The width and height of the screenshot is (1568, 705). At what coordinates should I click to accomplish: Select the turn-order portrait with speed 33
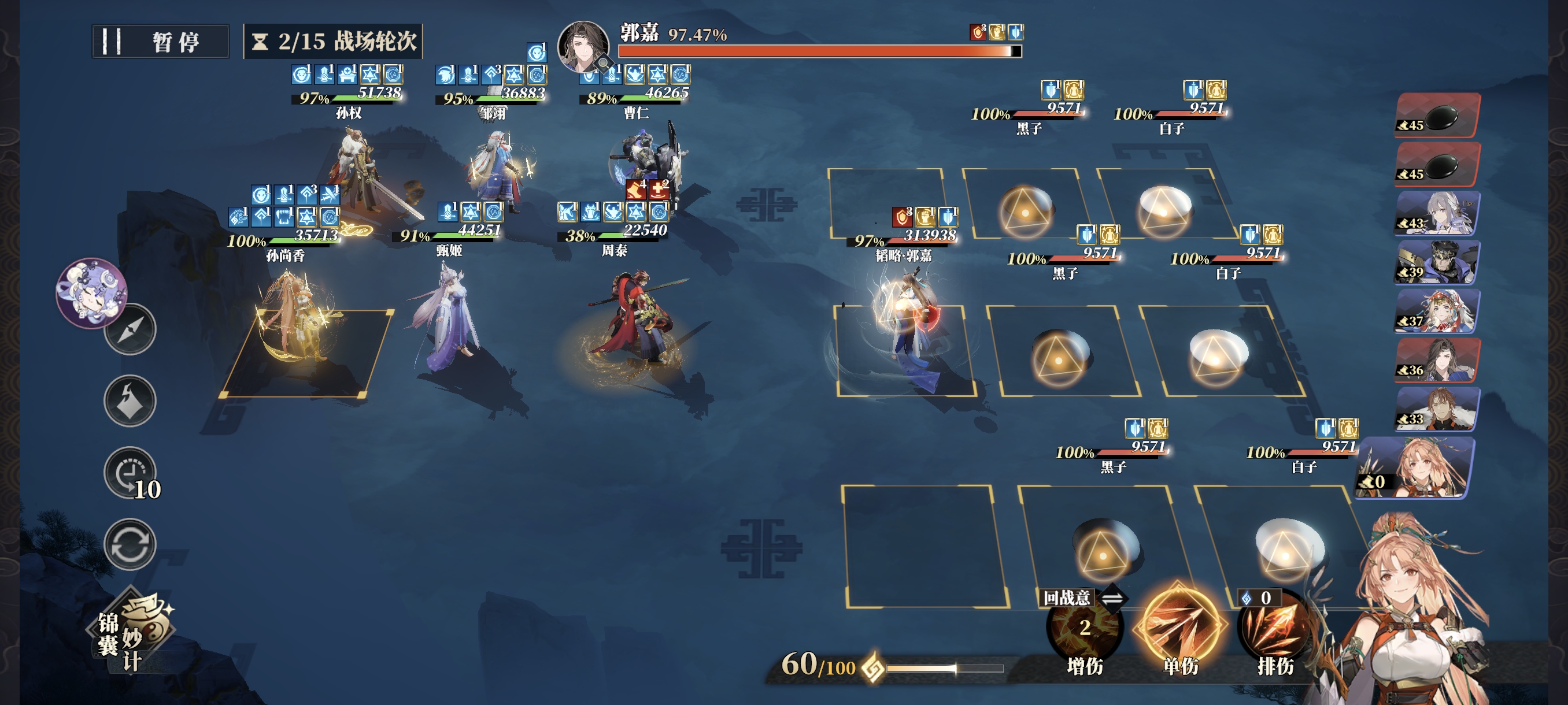click(x=1437, y=409)
